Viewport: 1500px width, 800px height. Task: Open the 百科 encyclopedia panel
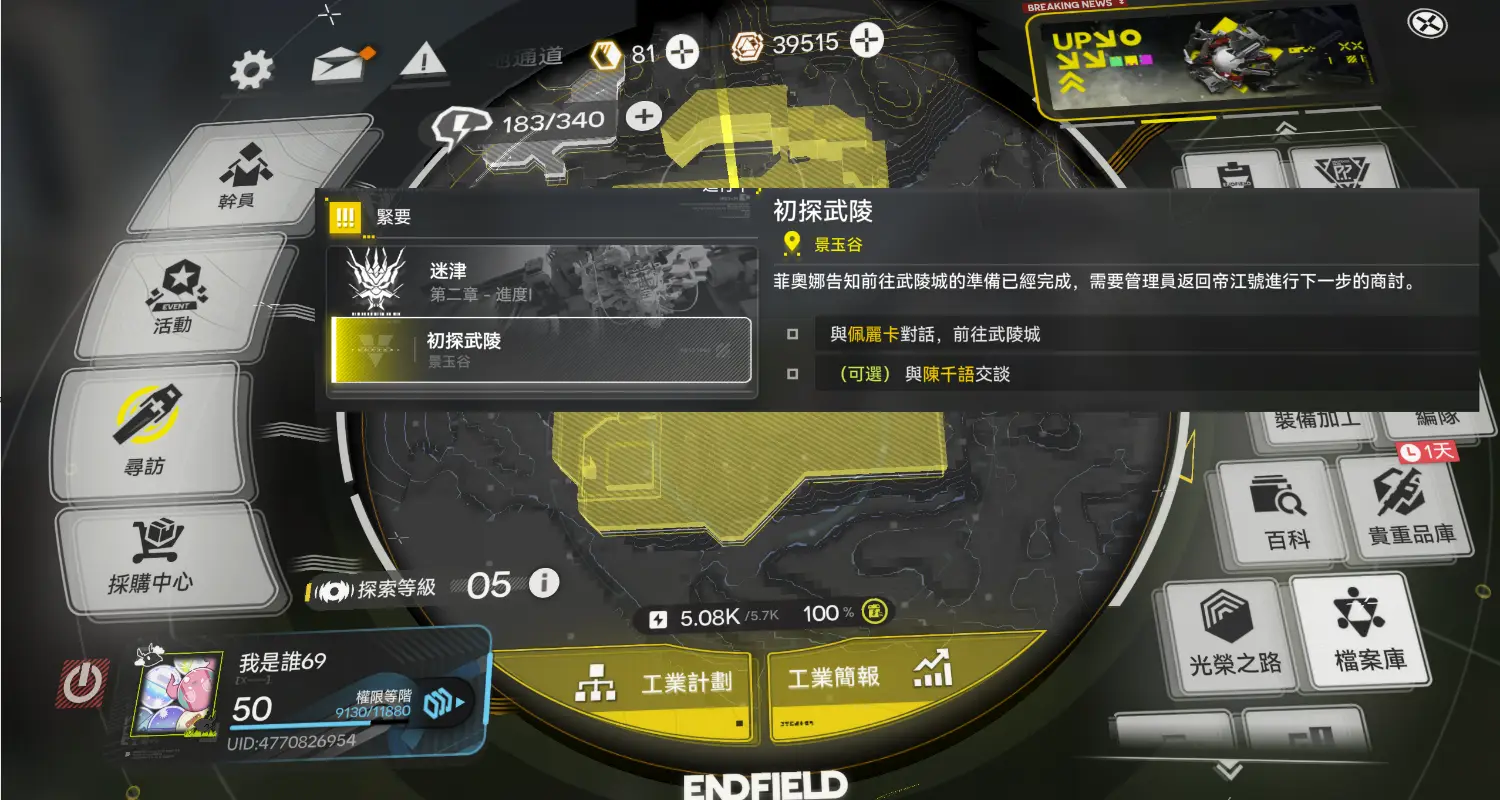pyautogui.click(x=1276, y=508)
